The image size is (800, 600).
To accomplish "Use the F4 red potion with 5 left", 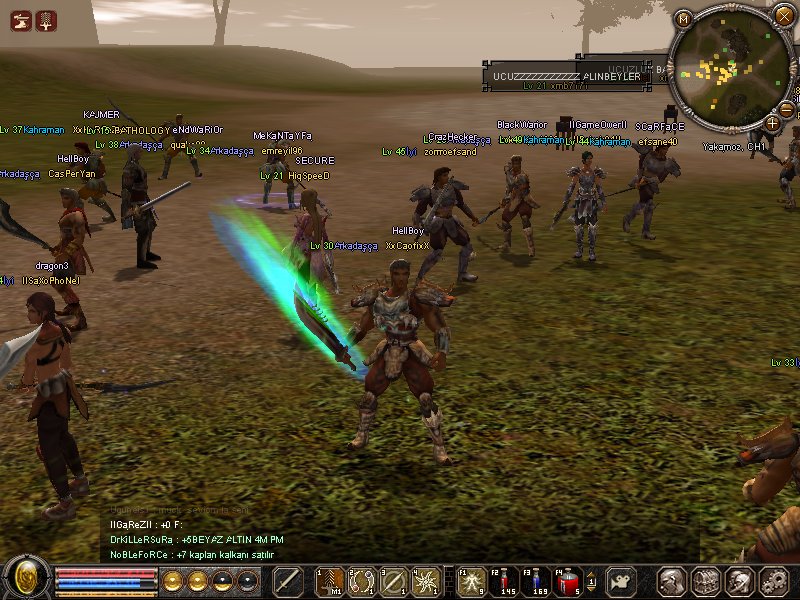I will pos(569,581).
